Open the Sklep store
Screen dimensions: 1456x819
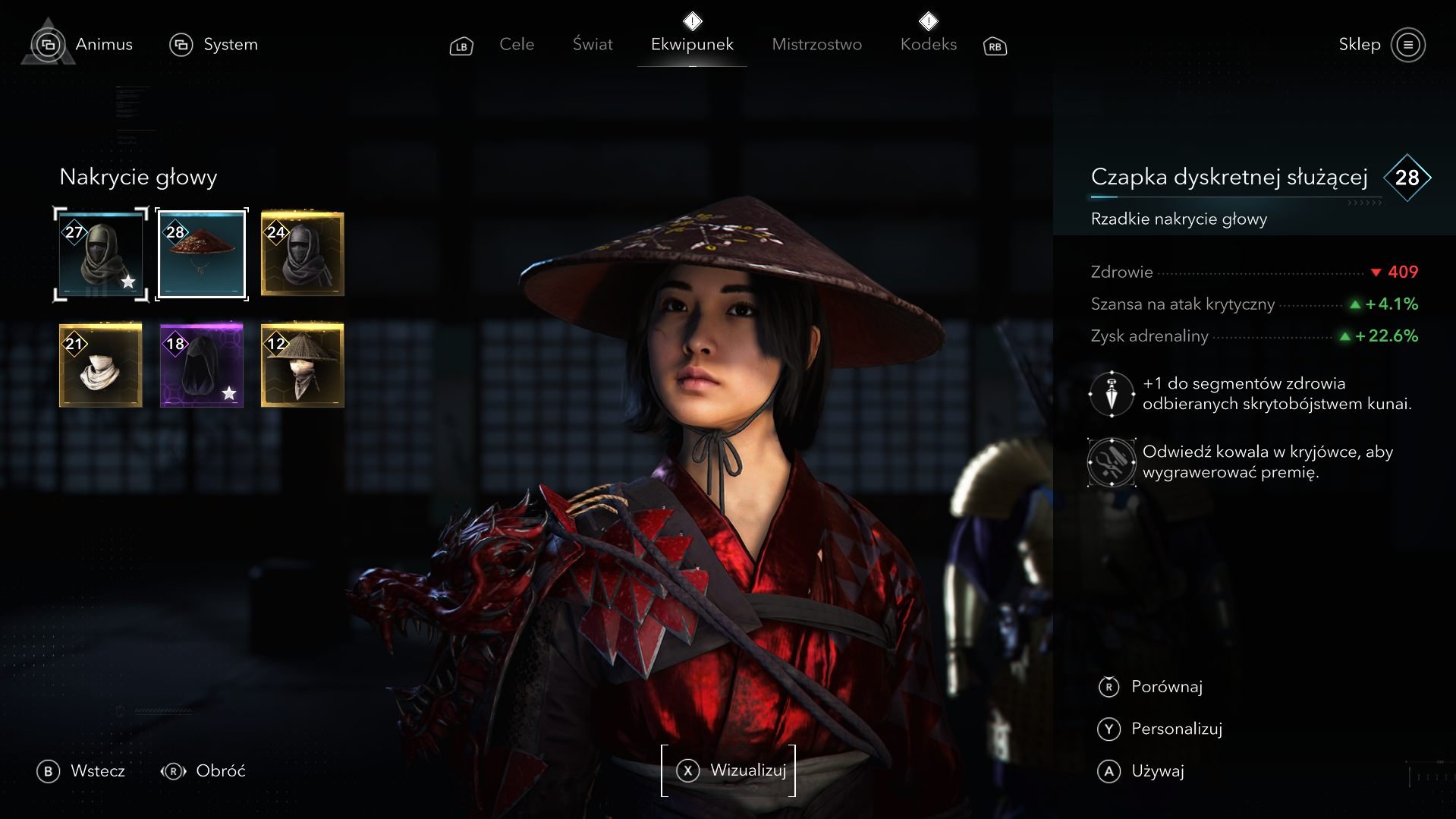point(1381,45)
